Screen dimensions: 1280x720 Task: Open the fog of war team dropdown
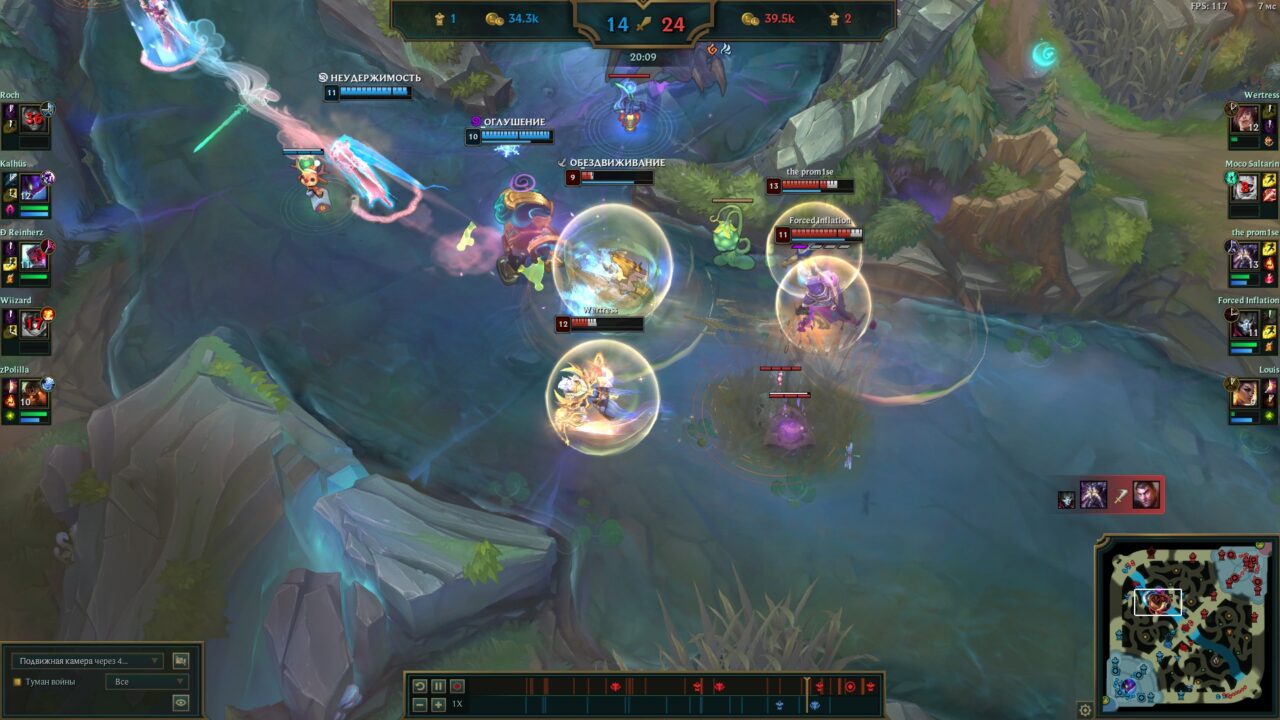[x=146, y=682]
